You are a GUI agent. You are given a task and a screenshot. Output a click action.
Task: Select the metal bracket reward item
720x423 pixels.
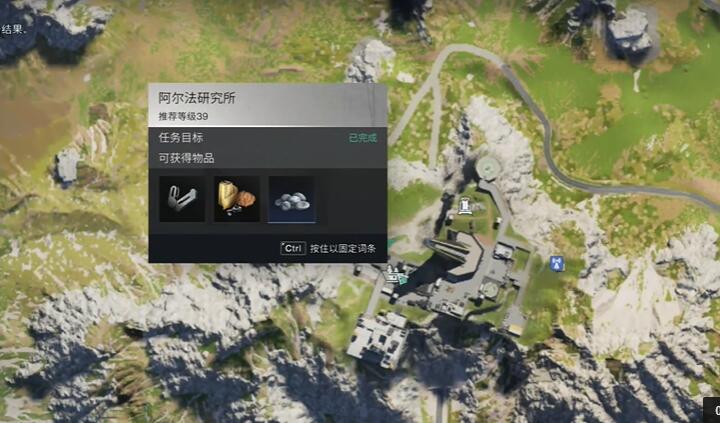tap(182, 199)
